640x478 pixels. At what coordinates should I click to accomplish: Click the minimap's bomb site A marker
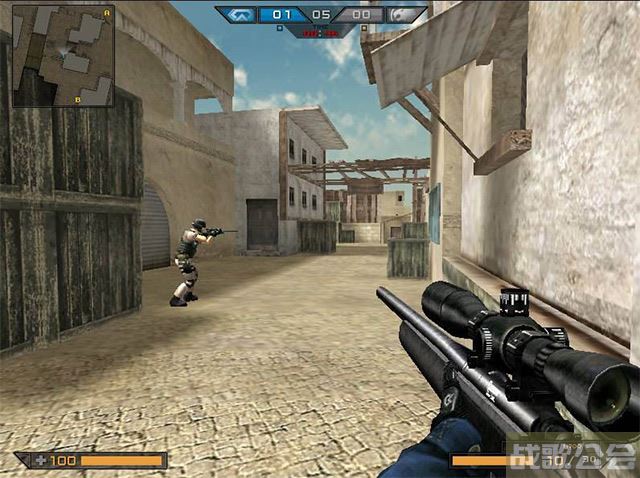pyautogui.click(x=106, y=13)
